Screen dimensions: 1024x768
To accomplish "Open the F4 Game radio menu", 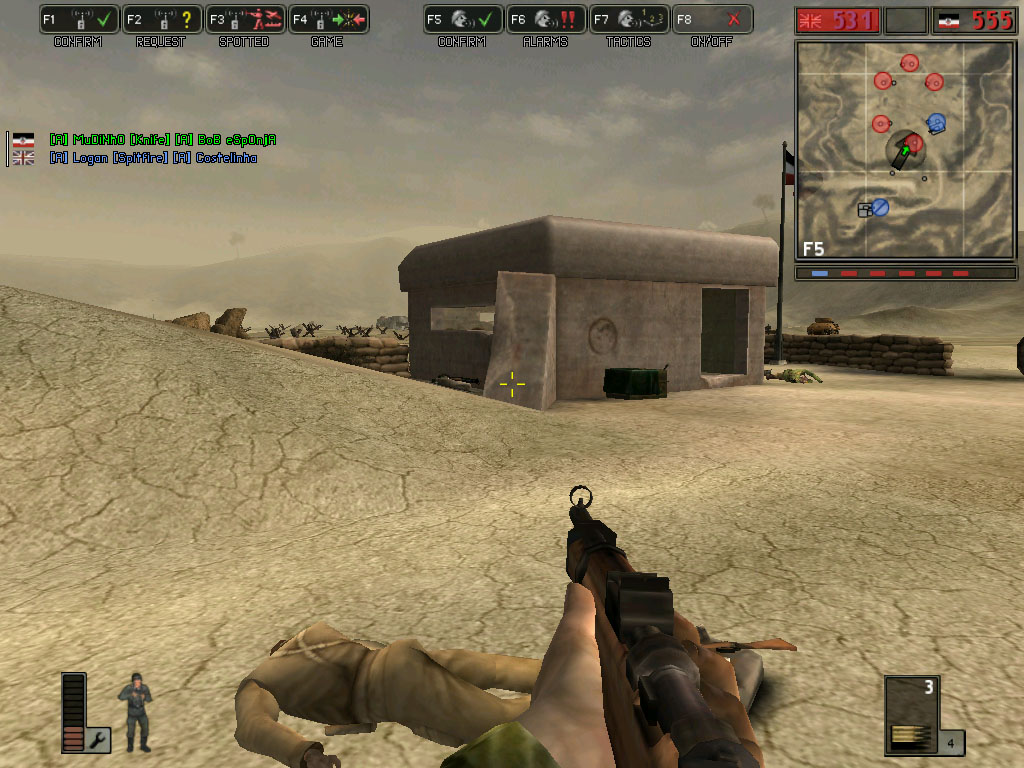I will pos(328,19).
